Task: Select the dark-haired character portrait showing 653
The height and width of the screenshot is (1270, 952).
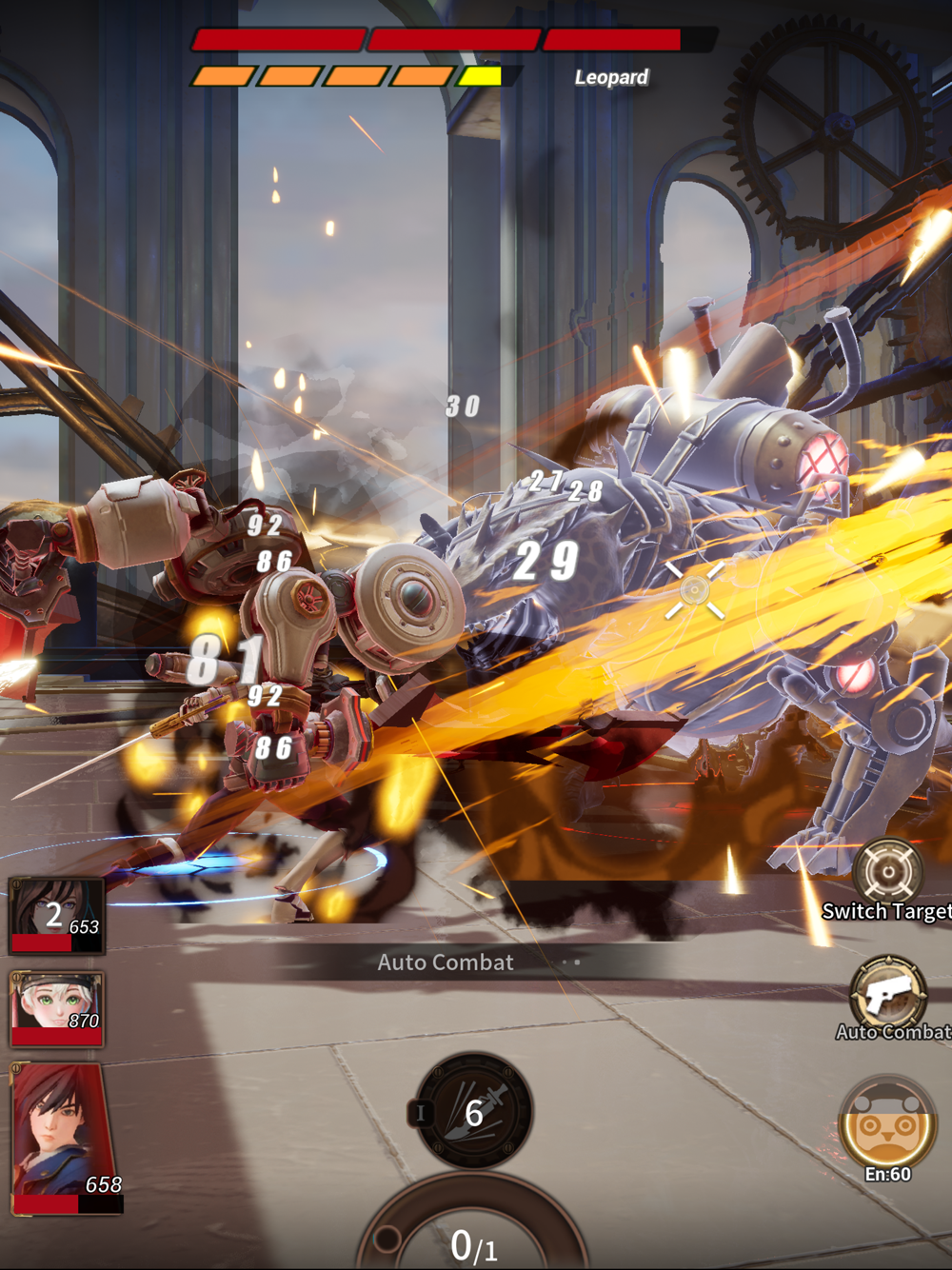Action: click(x=57, y=915)
